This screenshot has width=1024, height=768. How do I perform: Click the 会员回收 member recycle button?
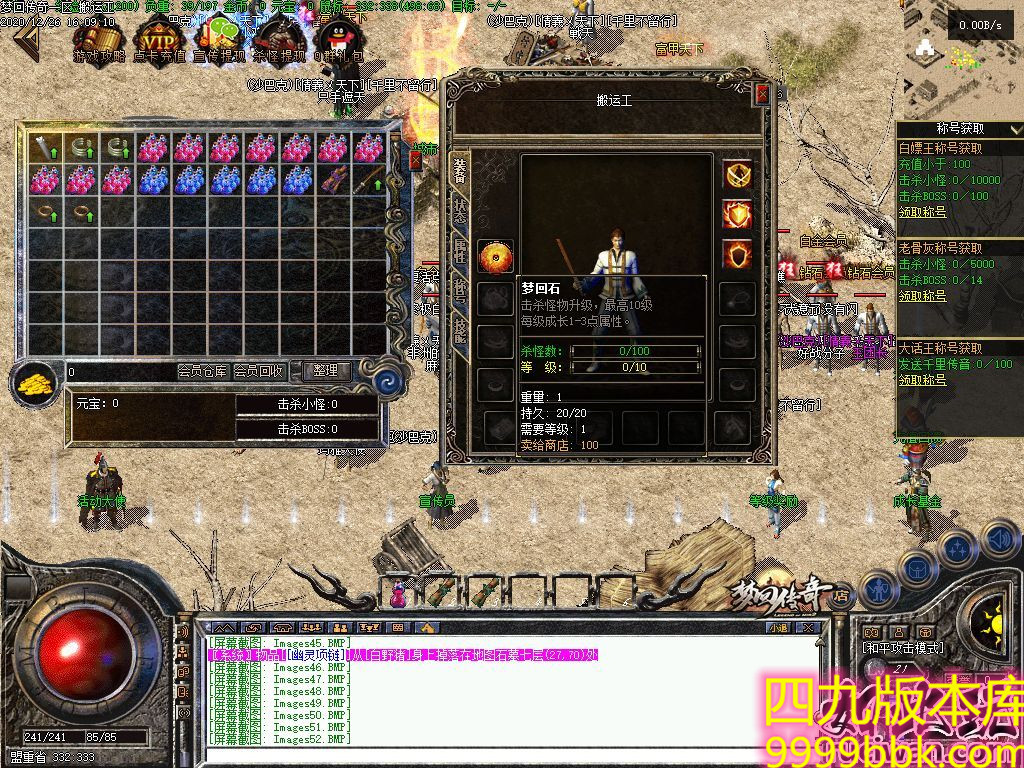point(259,371)
